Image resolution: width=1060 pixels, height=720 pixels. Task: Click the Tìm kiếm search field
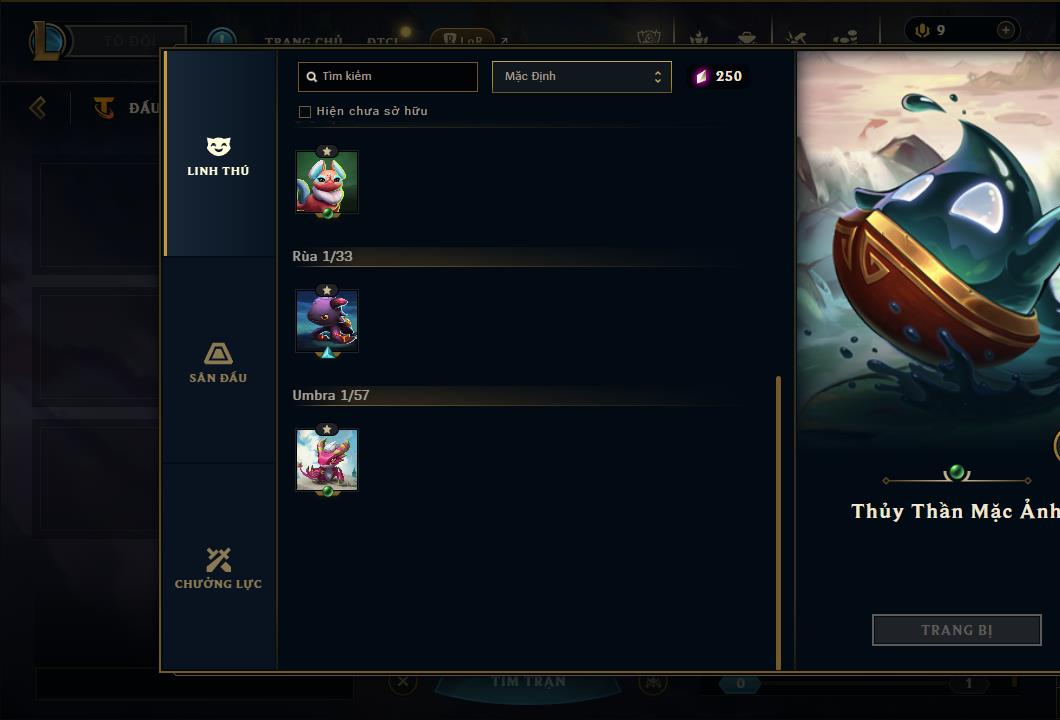(x=388, y=77)
